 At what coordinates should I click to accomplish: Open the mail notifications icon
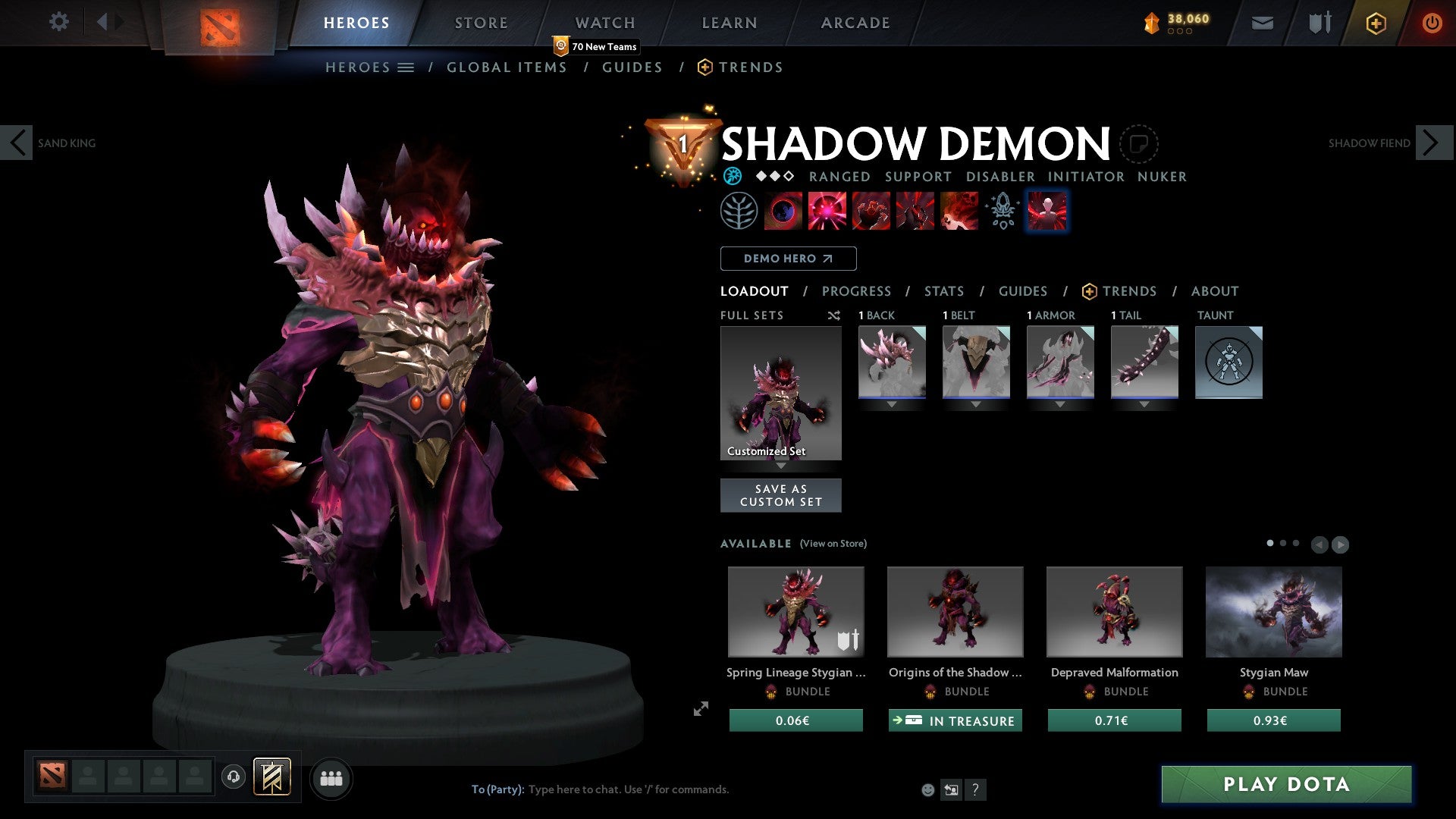tap(1262, 22)
